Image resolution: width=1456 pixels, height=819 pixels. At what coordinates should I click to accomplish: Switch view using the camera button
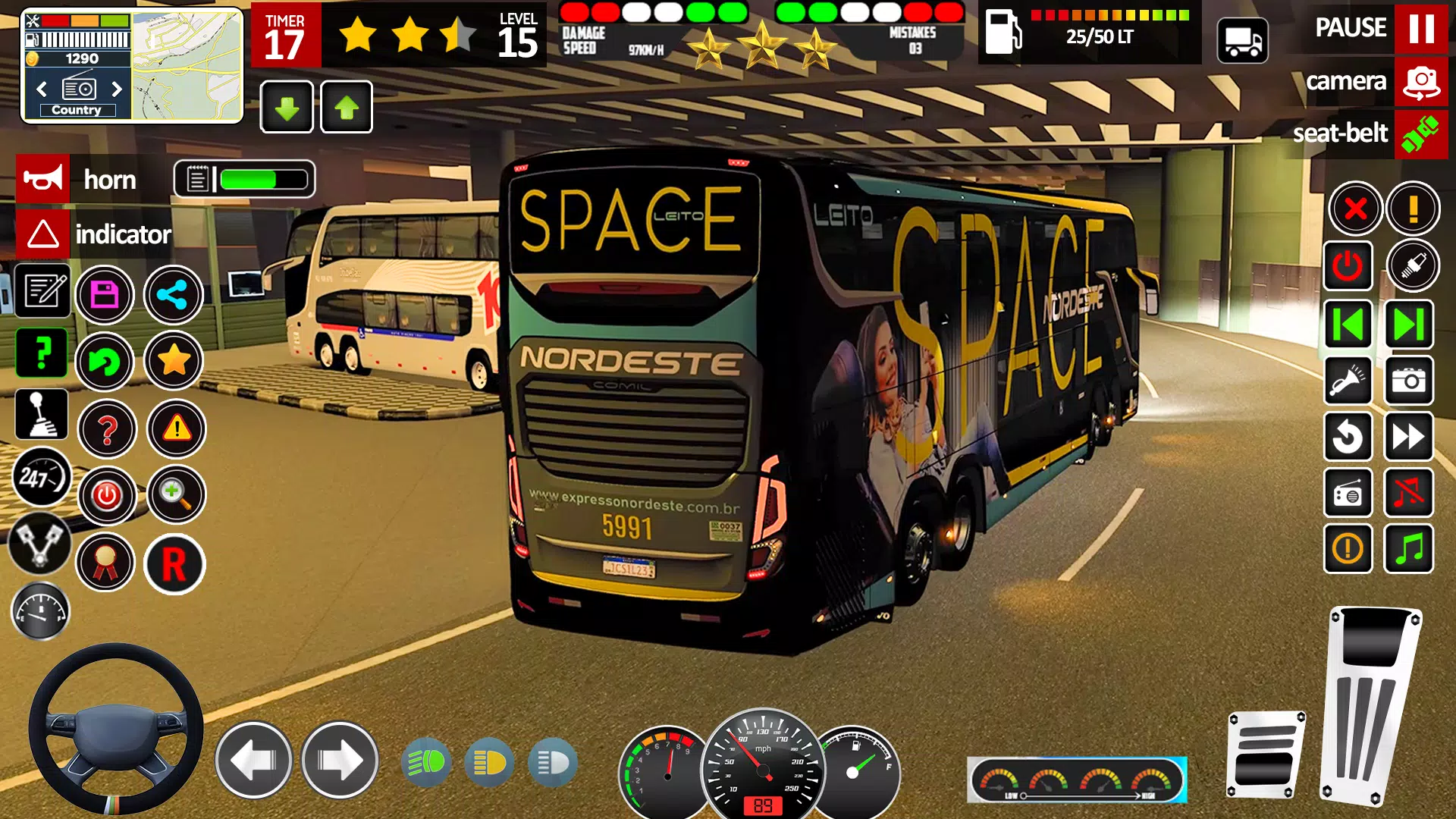[1420, 82]
